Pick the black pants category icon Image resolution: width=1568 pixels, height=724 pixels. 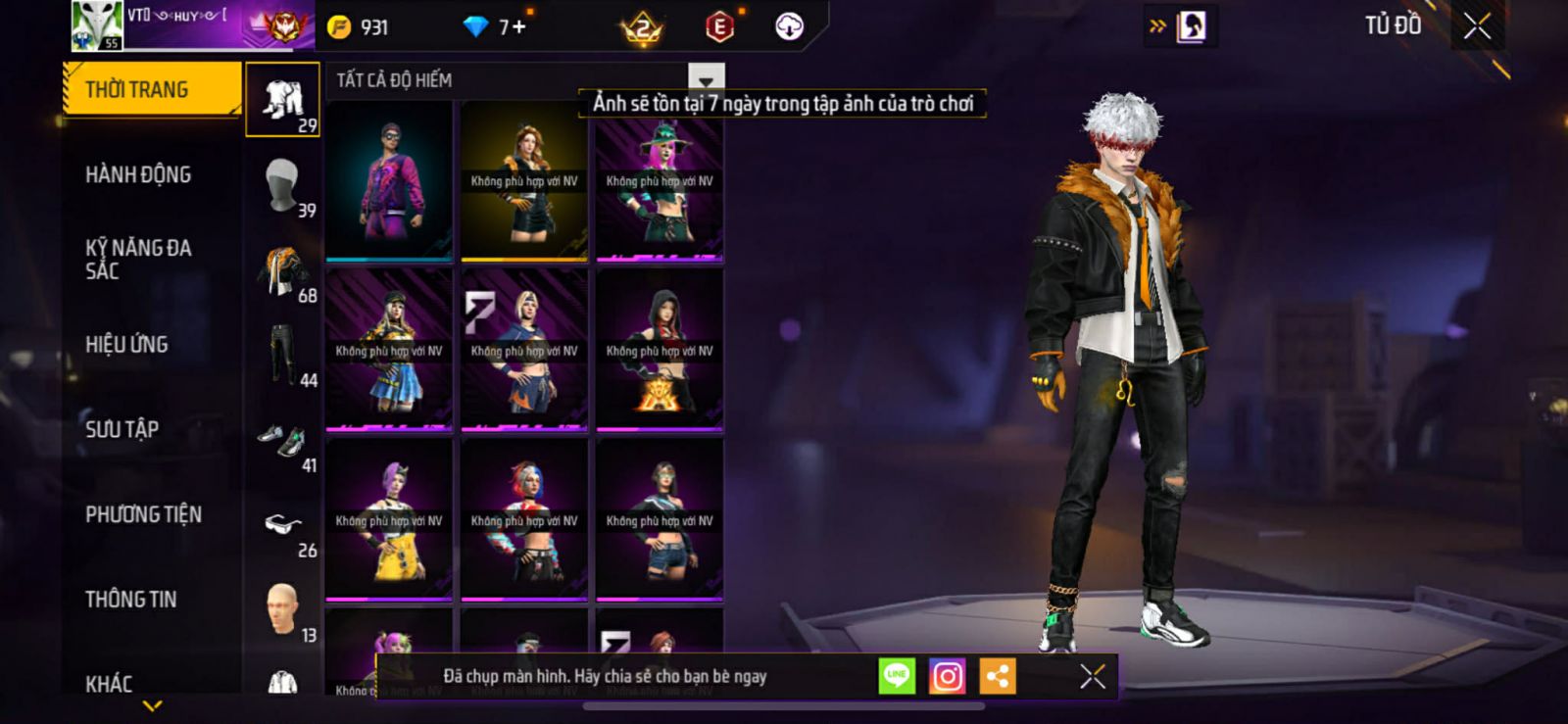tap(283, 355)
